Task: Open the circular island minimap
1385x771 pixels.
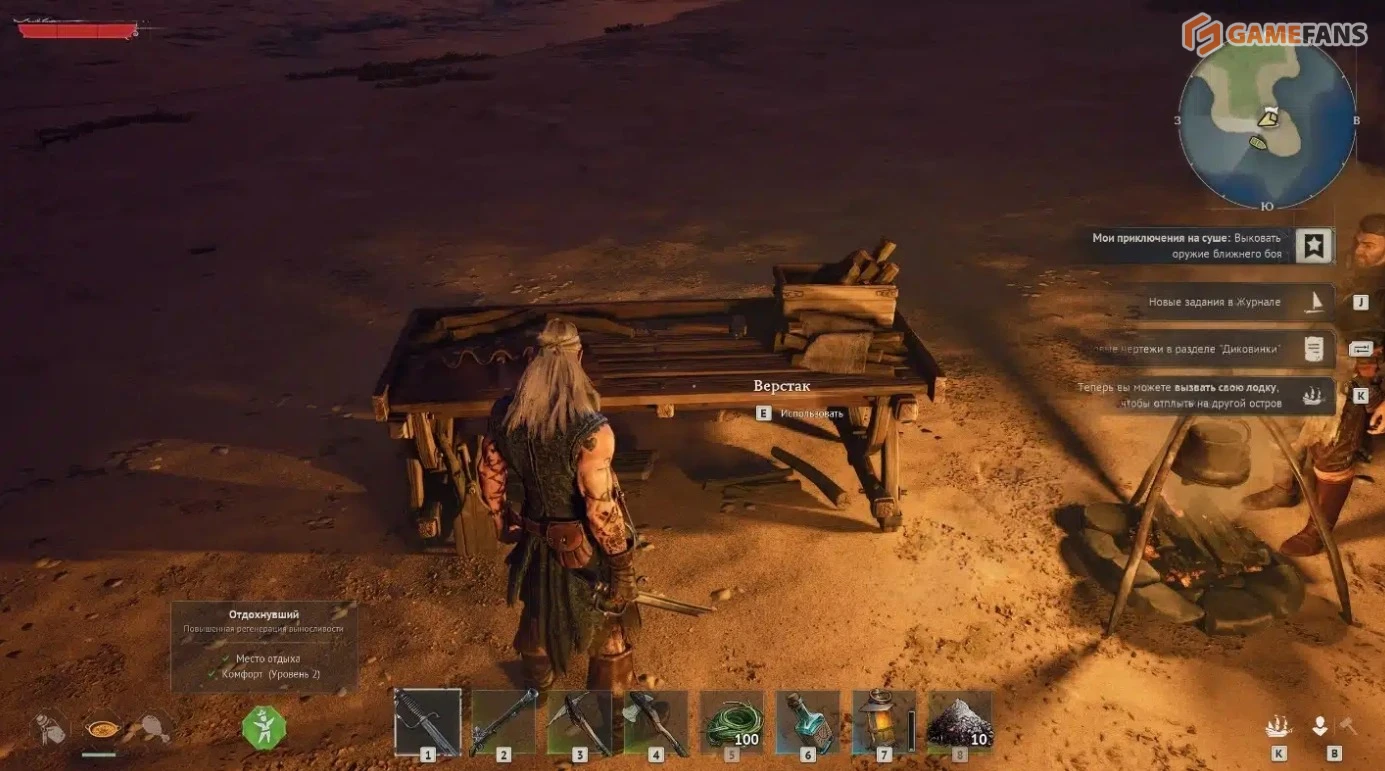Action: point(1266,122)
